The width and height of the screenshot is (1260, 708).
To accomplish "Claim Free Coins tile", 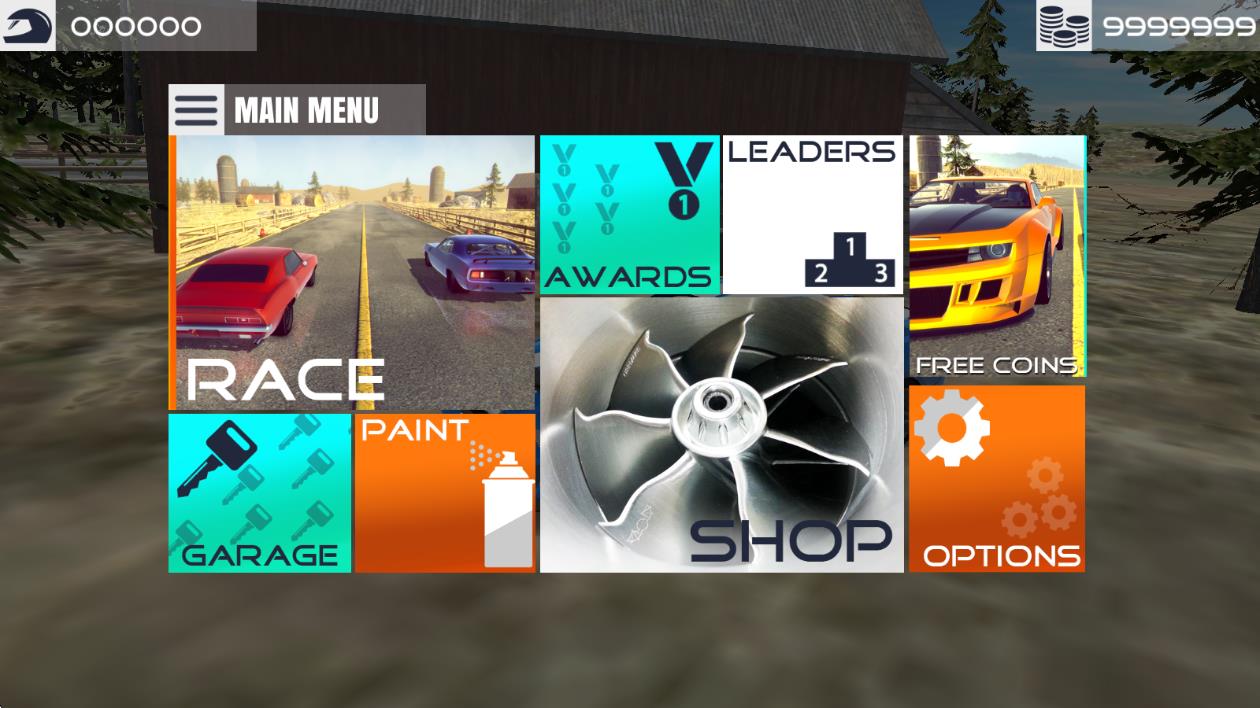I will click(997, 257).
